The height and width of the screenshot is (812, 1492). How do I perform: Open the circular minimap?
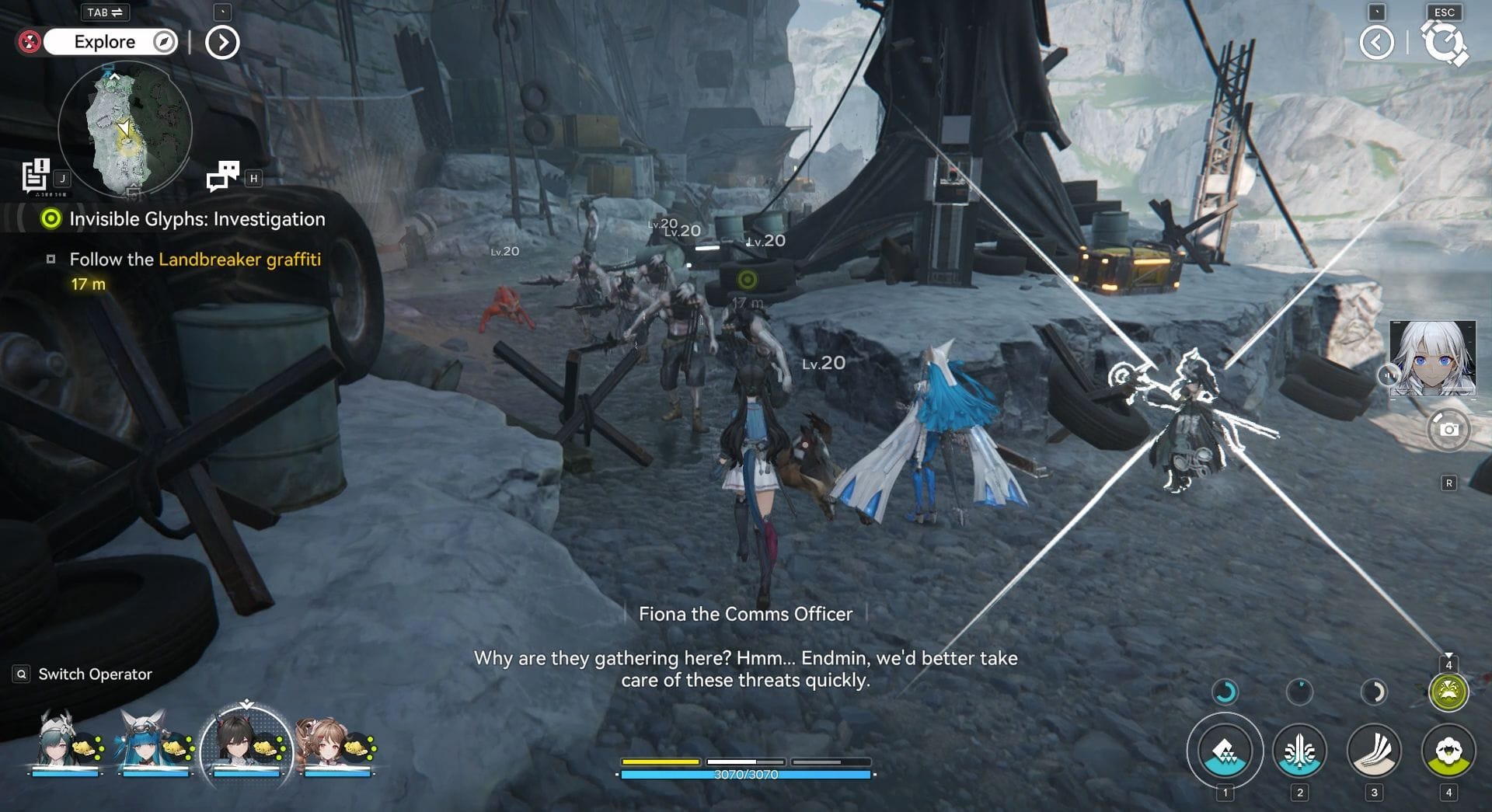pos(124,128)
